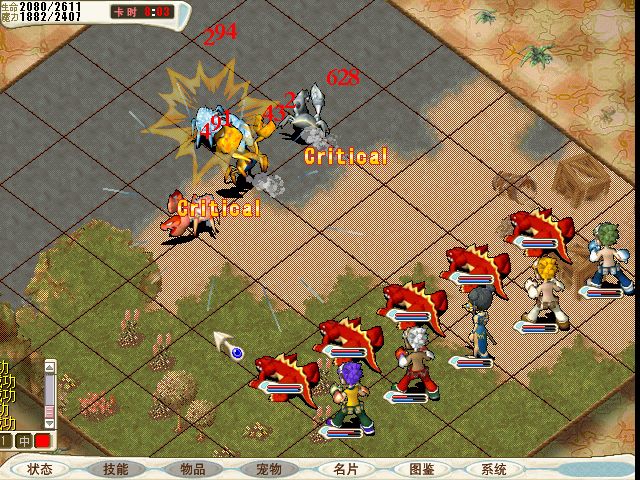Open the 系统 system menu
Image resolution: width=640 pixels, height=480 pixels.
tap(494, 469)
